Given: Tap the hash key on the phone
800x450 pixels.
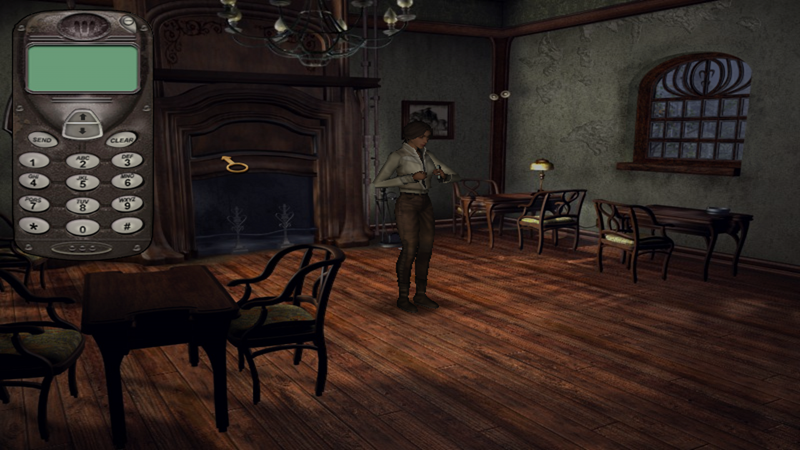Looking at the screenshot, I should coord(127,225).
